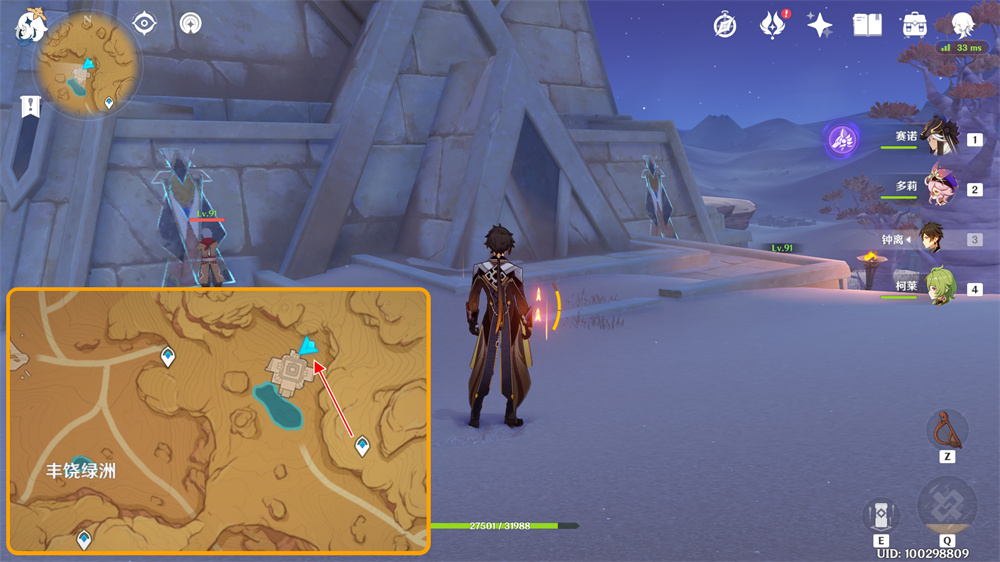Open the compass events icon
Screen dimensions: 1000x562
coord(725,25)
